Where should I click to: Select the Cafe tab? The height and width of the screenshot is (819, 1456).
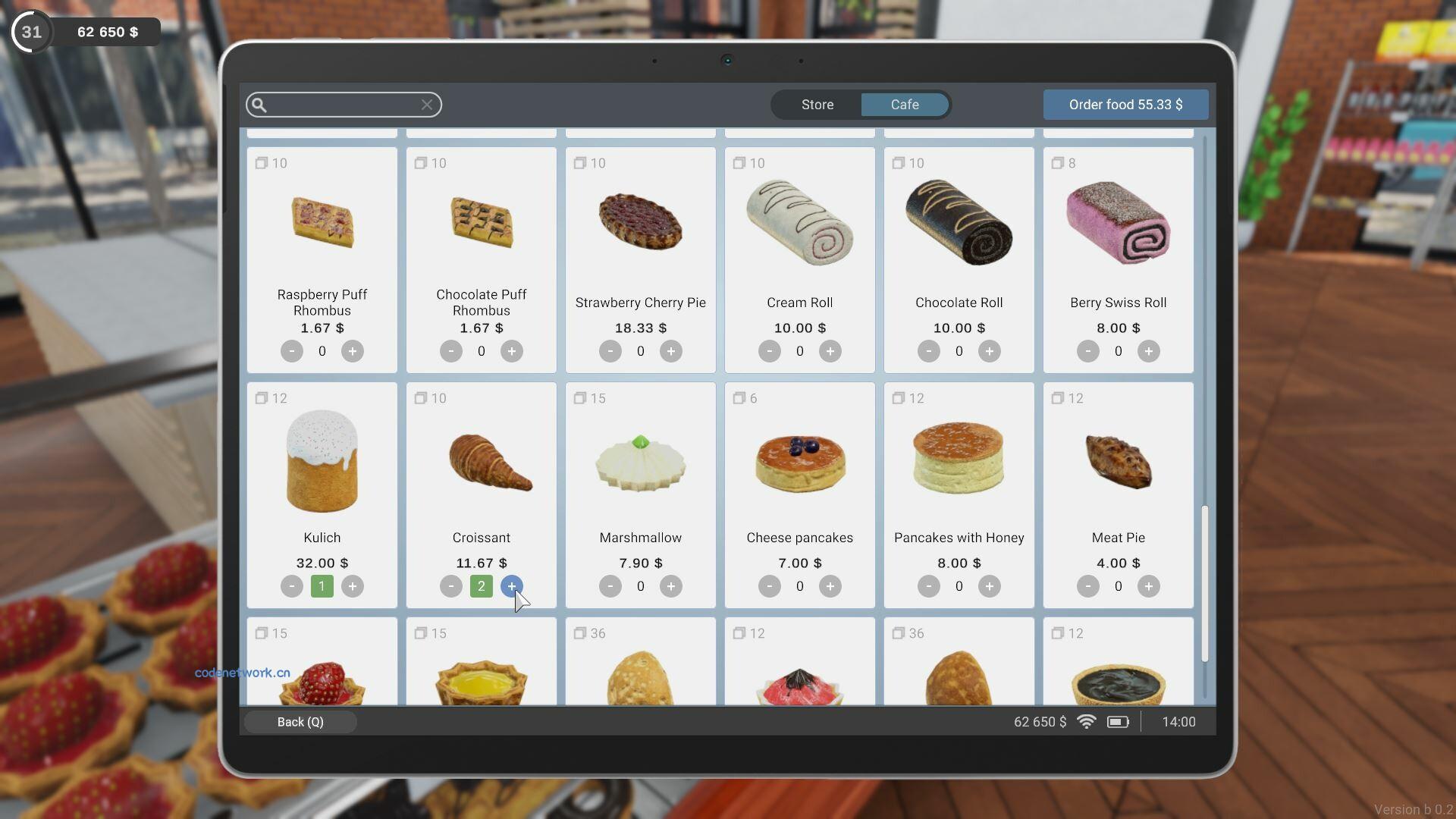coord(905,105)
